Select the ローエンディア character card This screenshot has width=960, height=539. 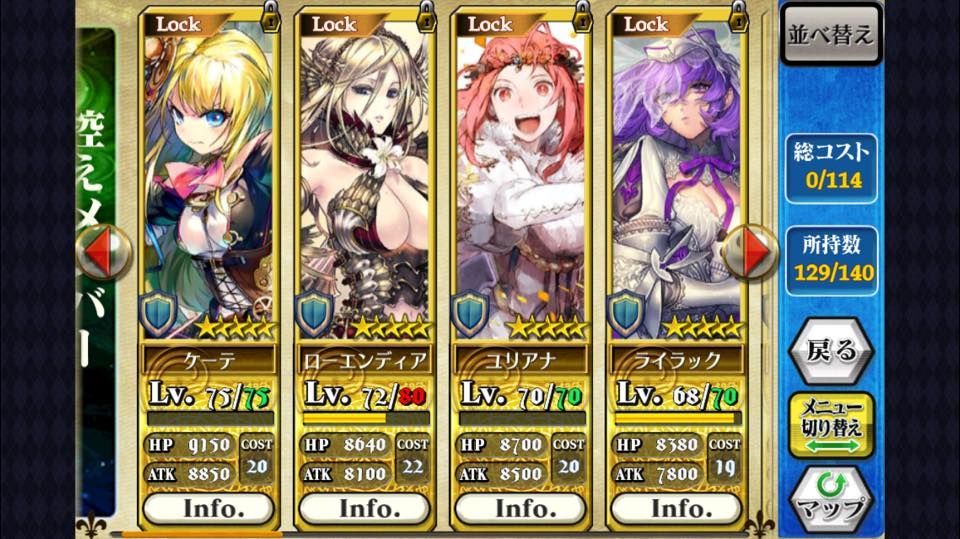[364, 180]
